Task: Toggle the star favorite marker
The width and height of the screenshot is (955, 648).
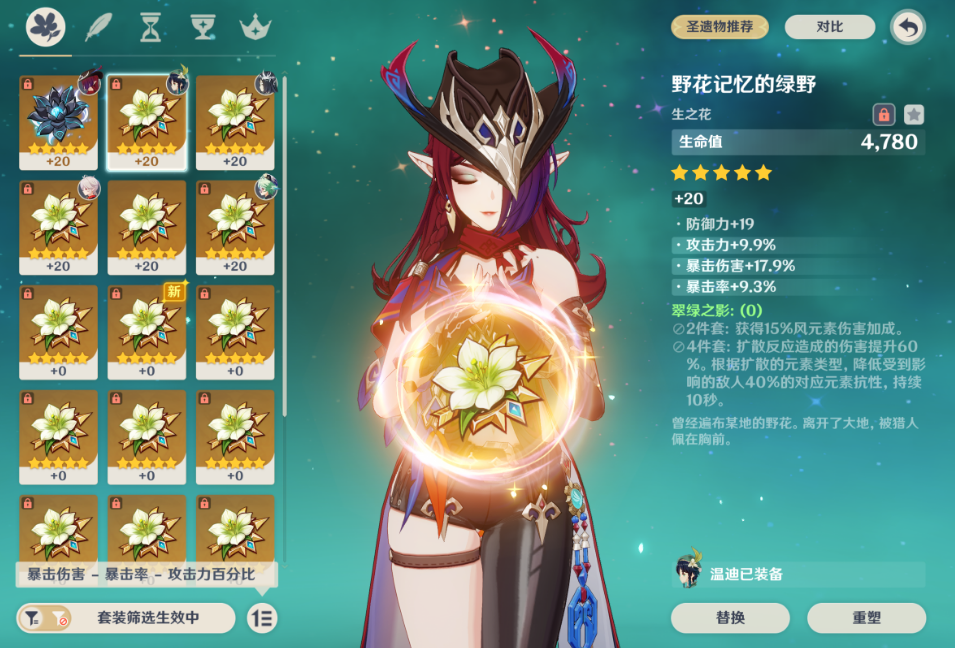Action: pyautogui.click(x=914, y=114)
